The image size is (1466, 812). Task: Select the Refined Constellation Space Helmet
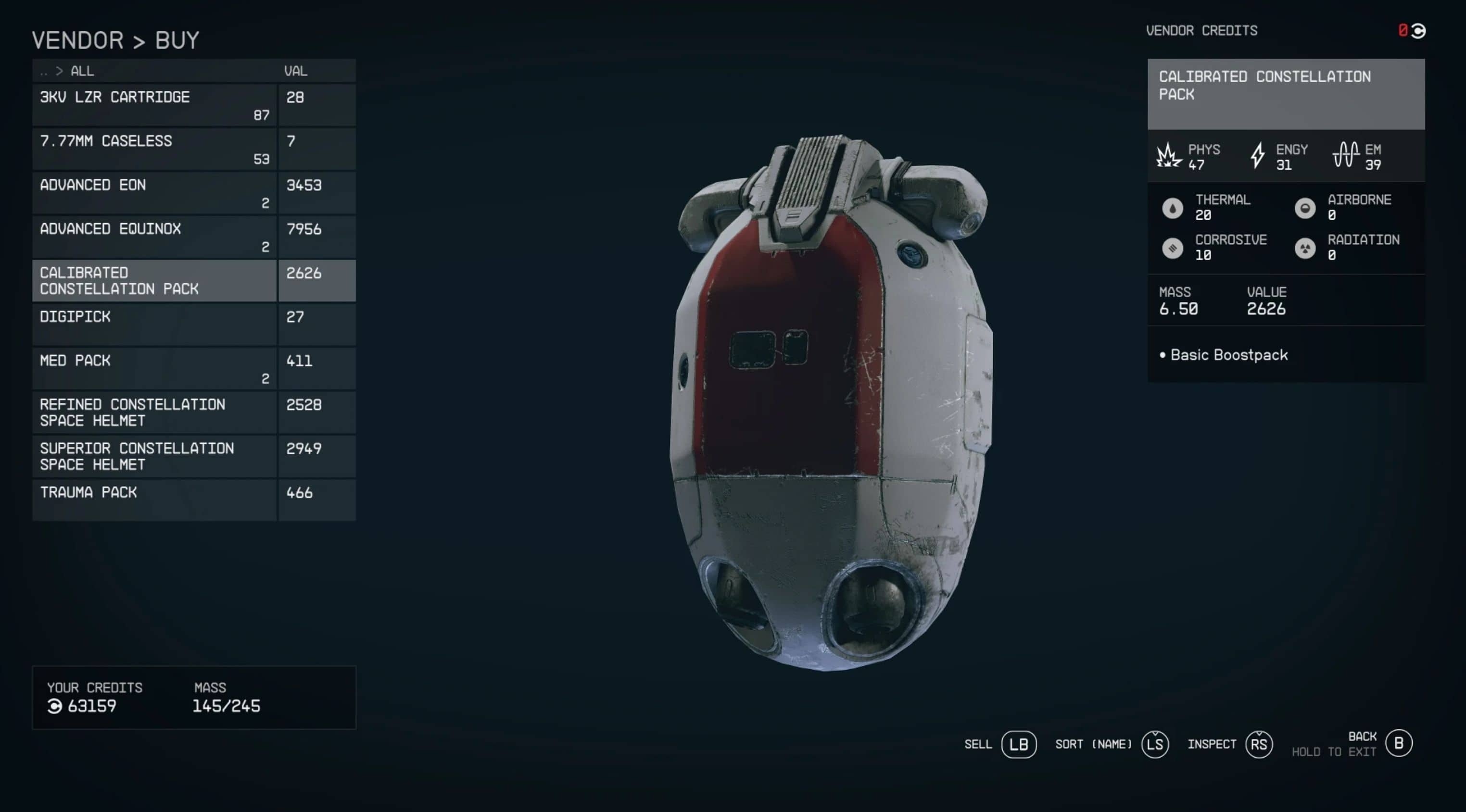coord(154,412)
